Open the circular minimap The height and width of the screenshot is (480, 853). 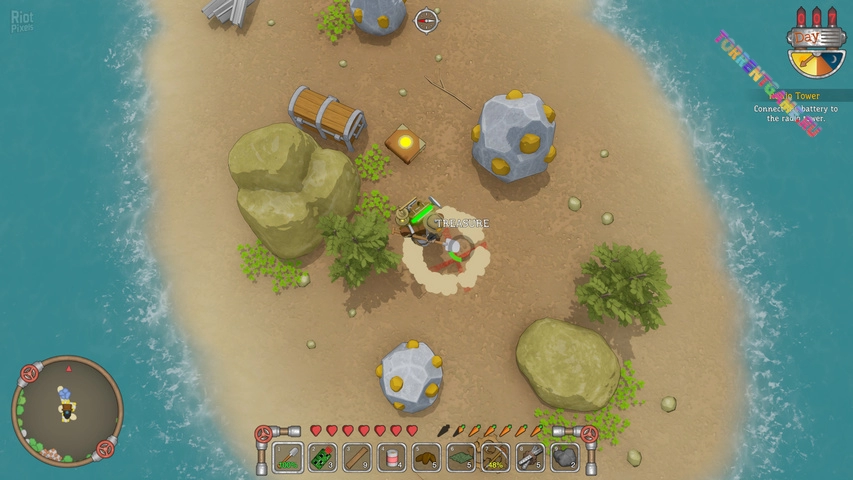point(66,410)
